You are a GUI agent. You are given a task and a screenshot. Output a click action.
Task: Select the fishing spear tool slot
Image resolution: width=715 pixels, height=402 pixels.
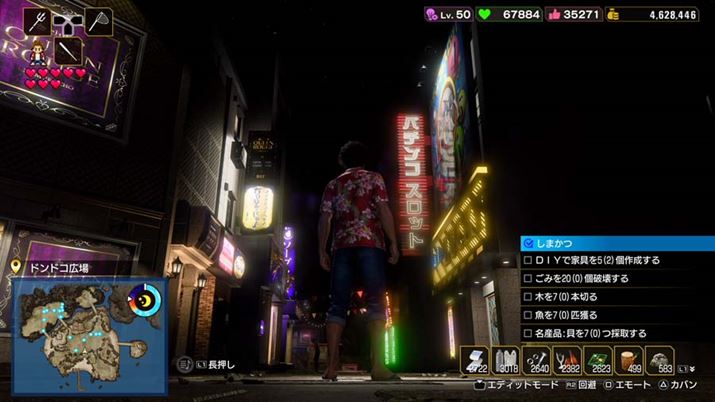click(38, 20)
